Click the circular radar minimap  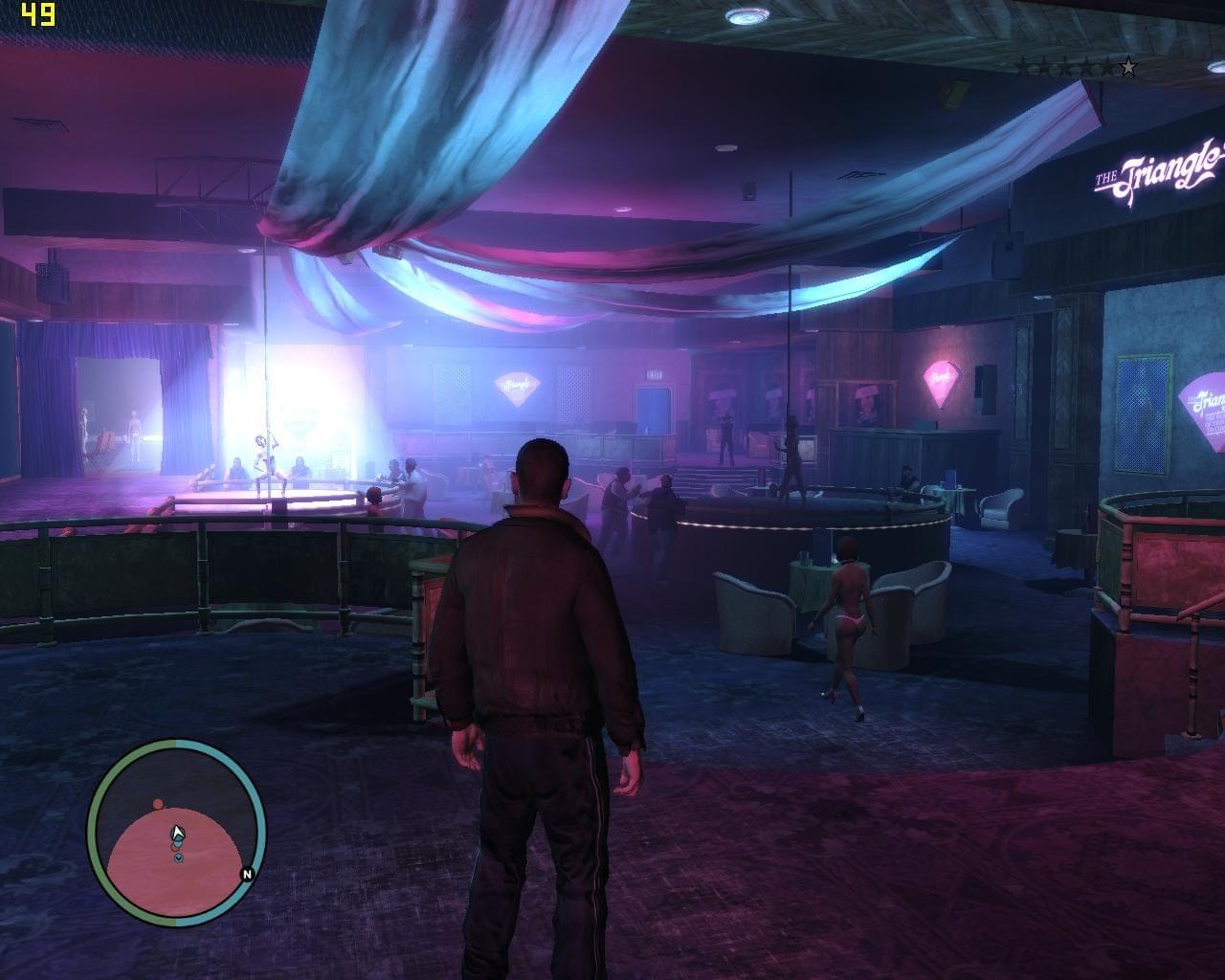click(176, 833)
